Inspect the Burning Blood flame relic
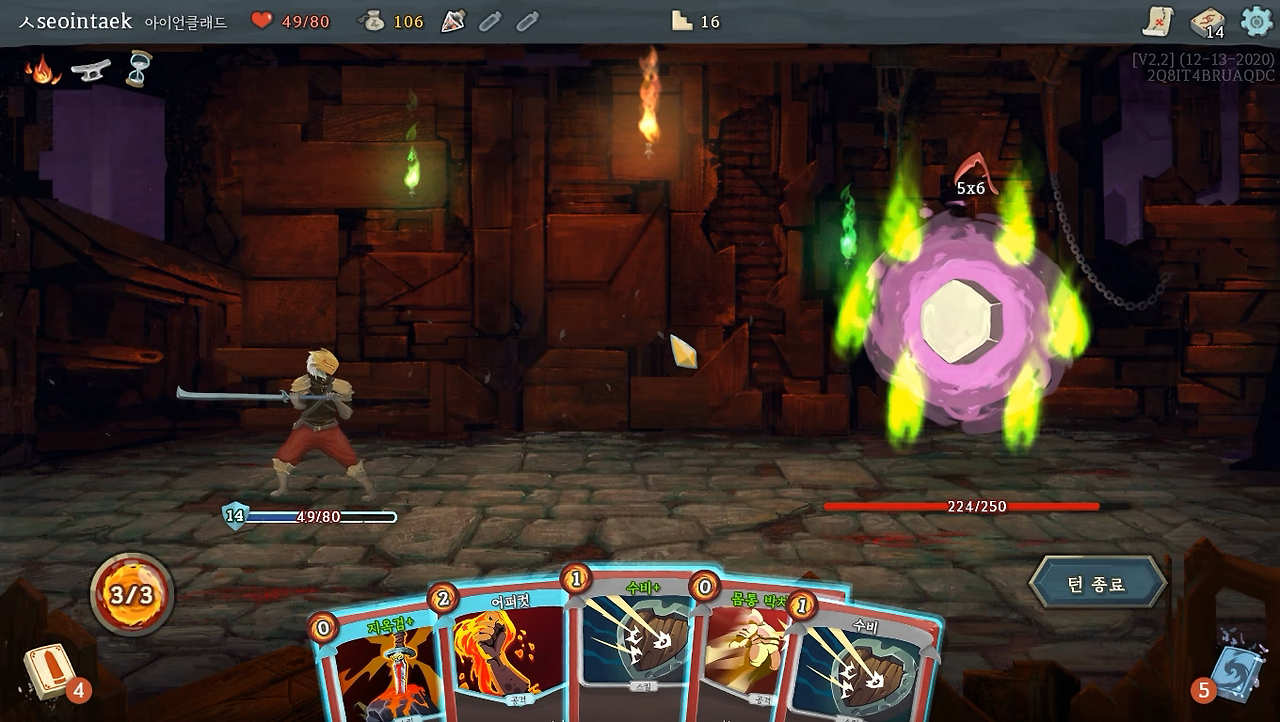 (42, 69)
